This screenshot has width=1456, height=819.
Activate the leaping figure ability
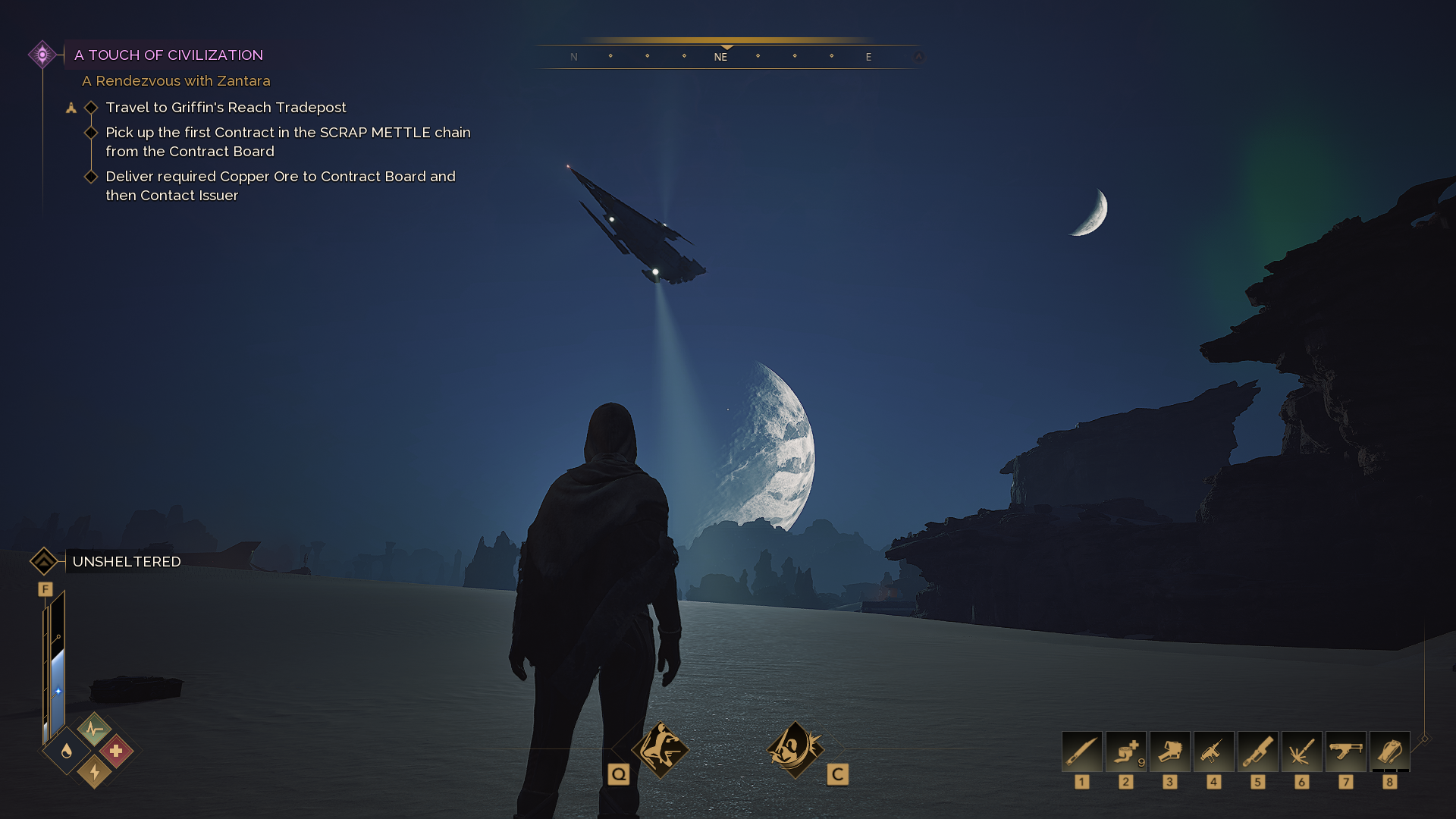coord(661,750)
